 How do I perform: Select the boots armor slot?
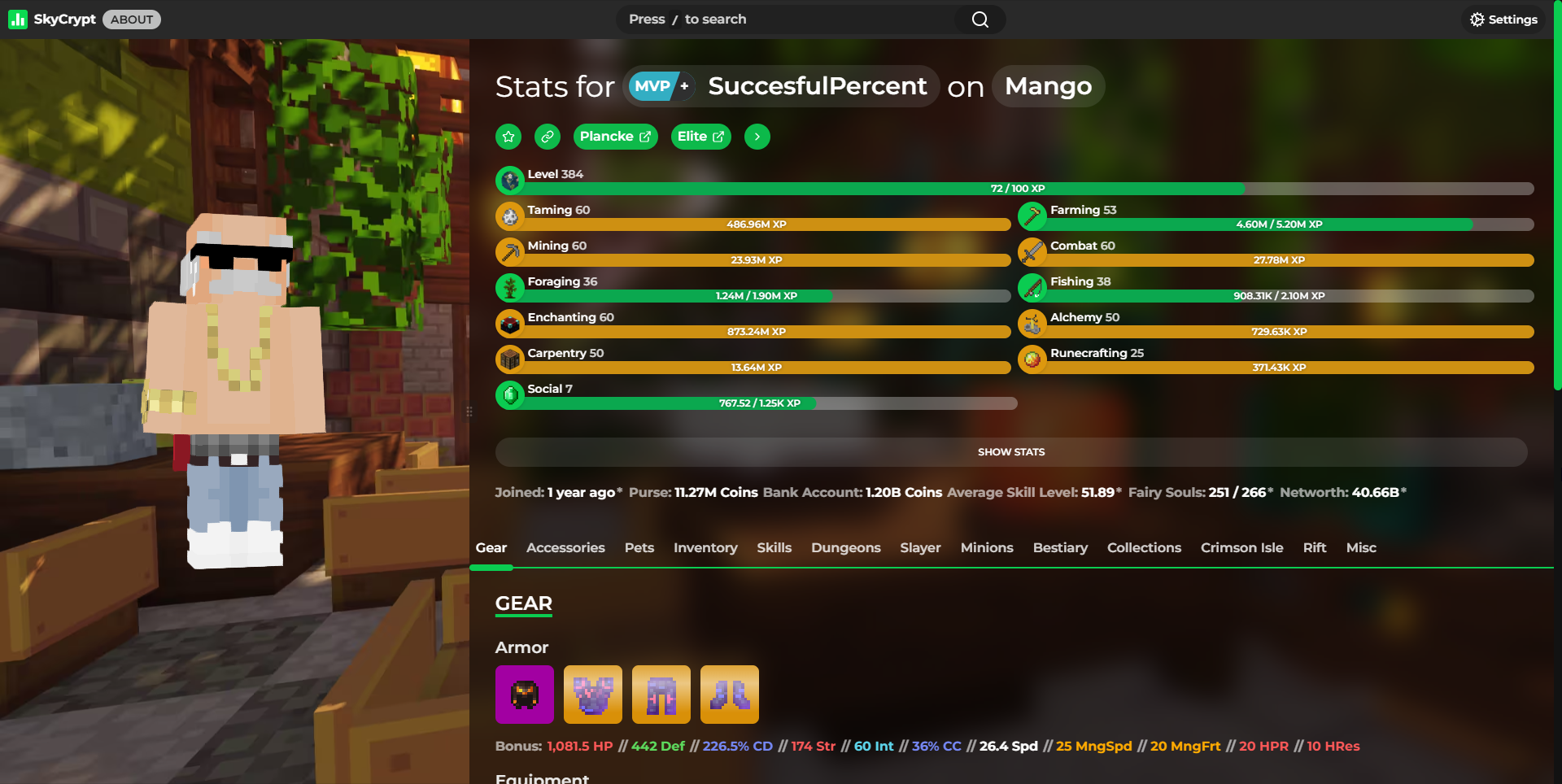(x=730, y=695)
